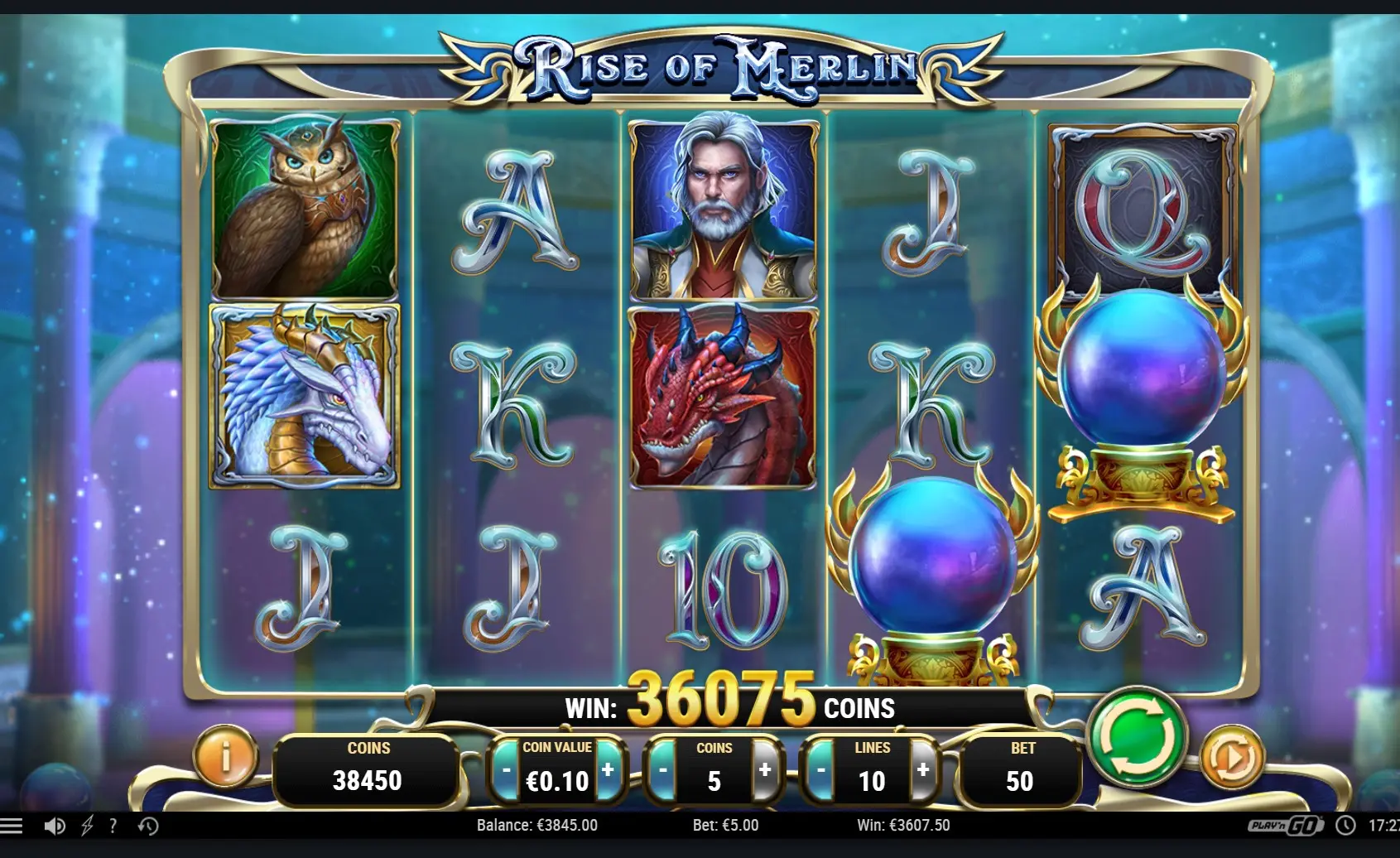Start autoplay with the orange play button
The image size is (1400, 858).
pyautogui.click(x=1231, y=757)
